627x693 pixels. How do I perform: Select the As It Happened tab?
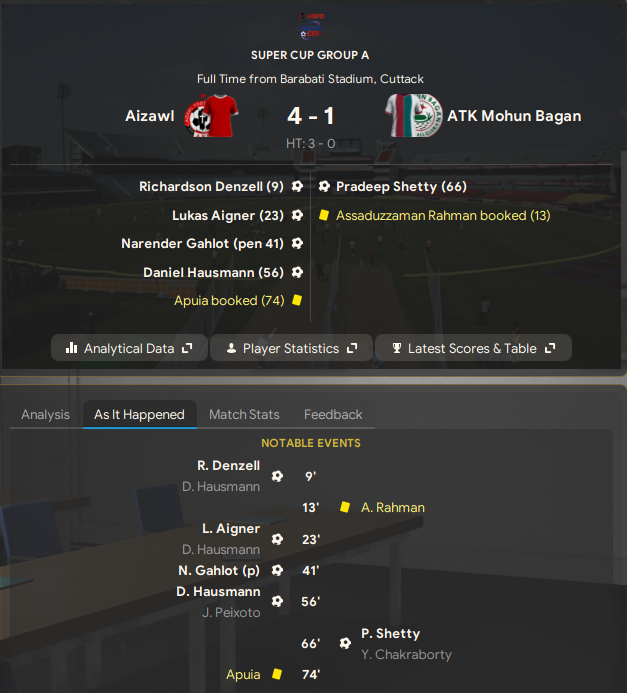coord(139,414)
